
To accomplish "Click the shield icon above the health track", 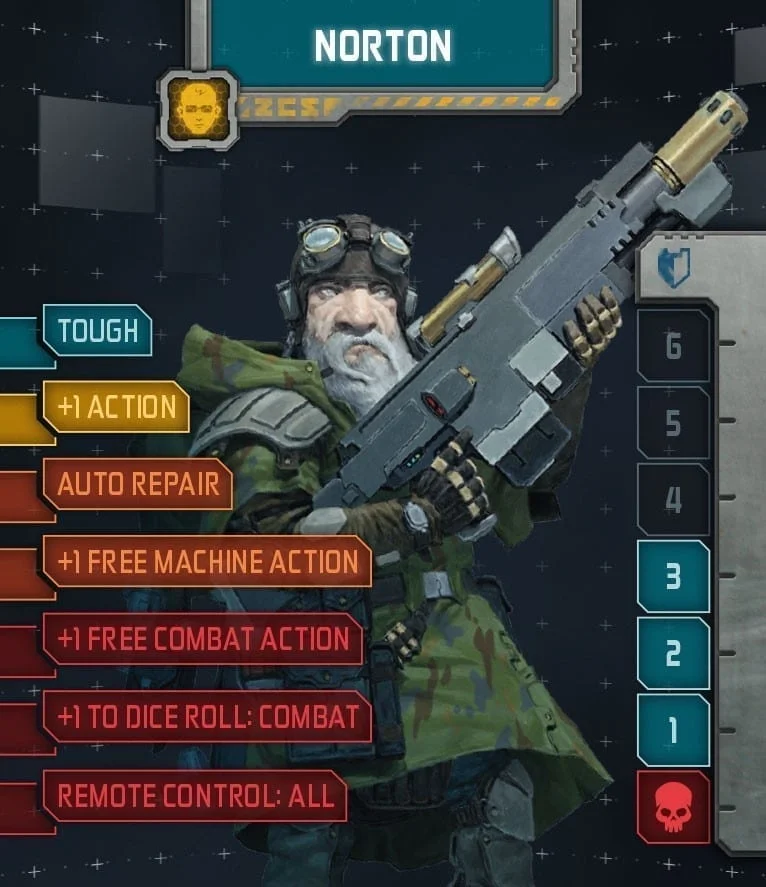I will click(673, 268).
